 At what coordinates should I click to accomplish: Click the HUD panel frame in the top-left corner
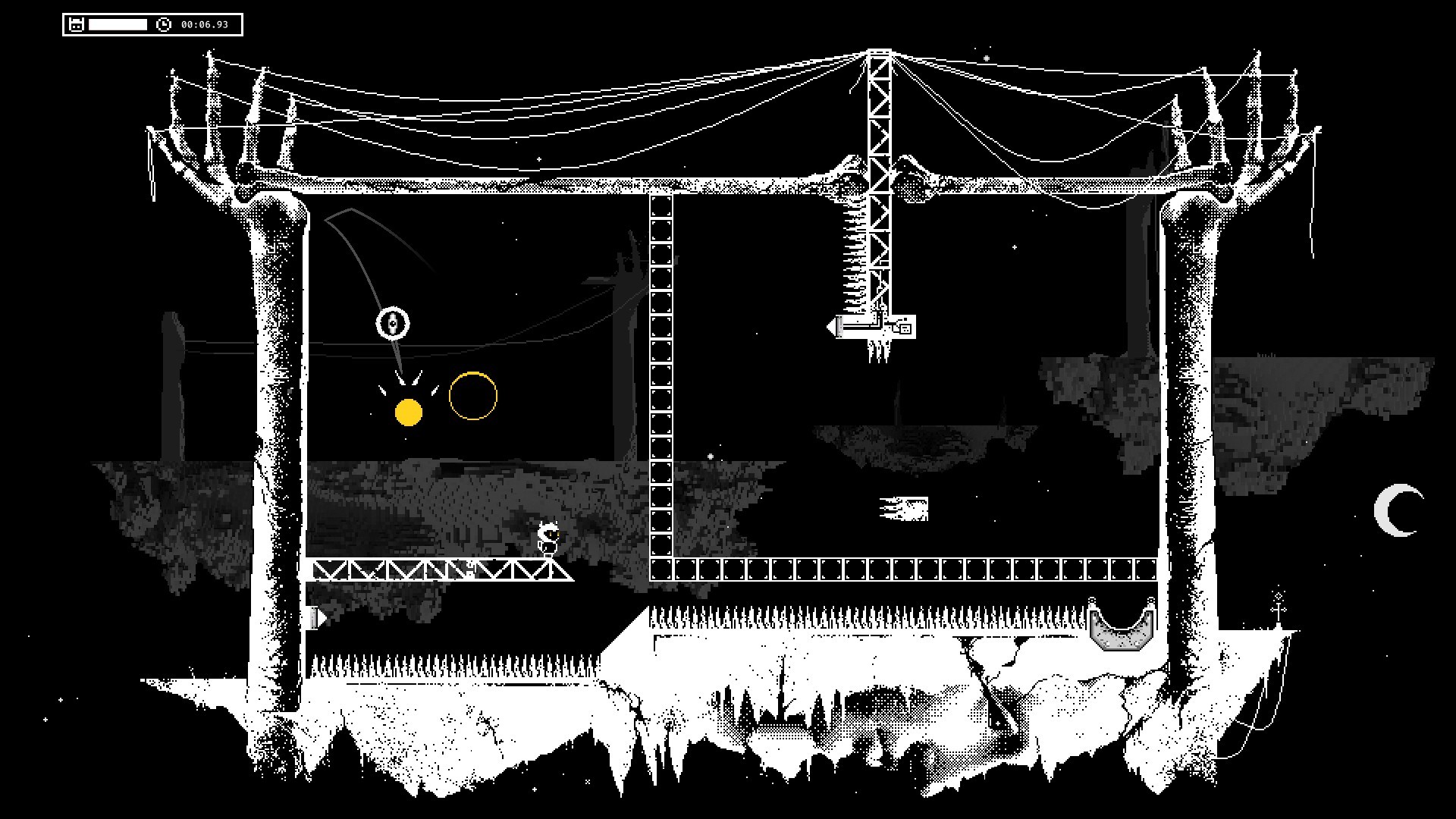(152, 24)
